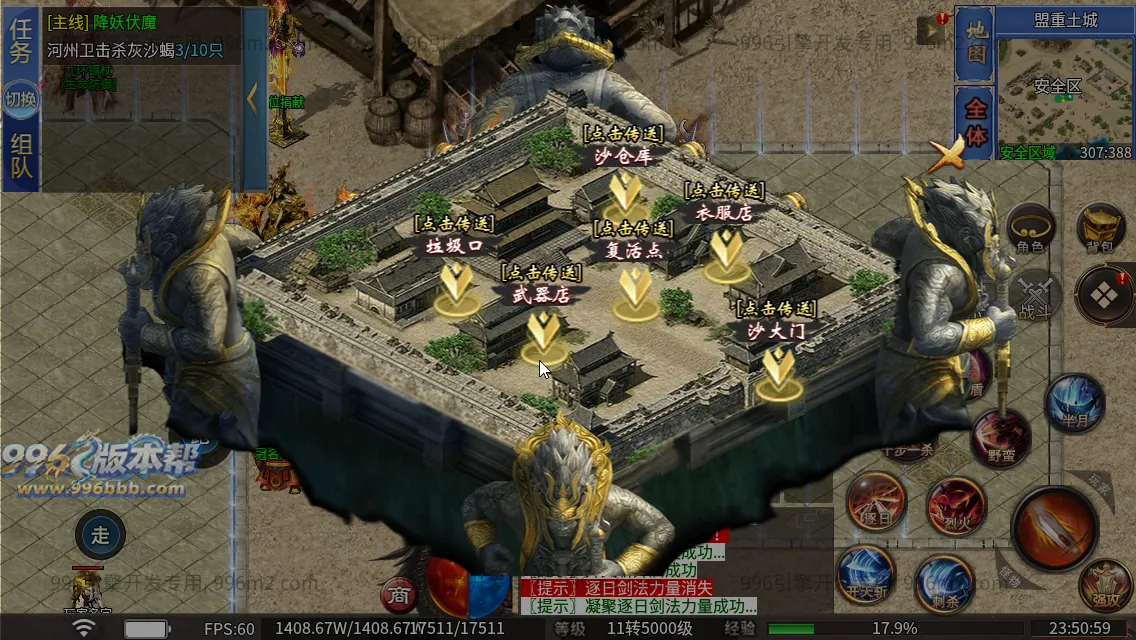Viewport: 1136px width, 640px height.
Task: Activate the 半月 skill
Action: pos(1075,404)
